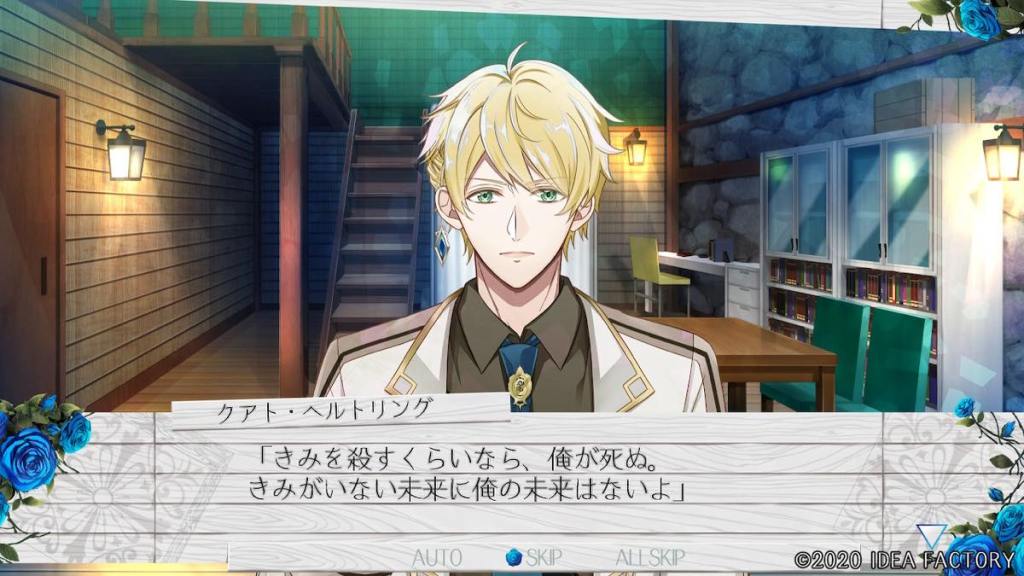The height and width of the screenshot is (576, 1024).
Task: Click the triangle arrow to advance dialogue
Action: coord(932,536)
